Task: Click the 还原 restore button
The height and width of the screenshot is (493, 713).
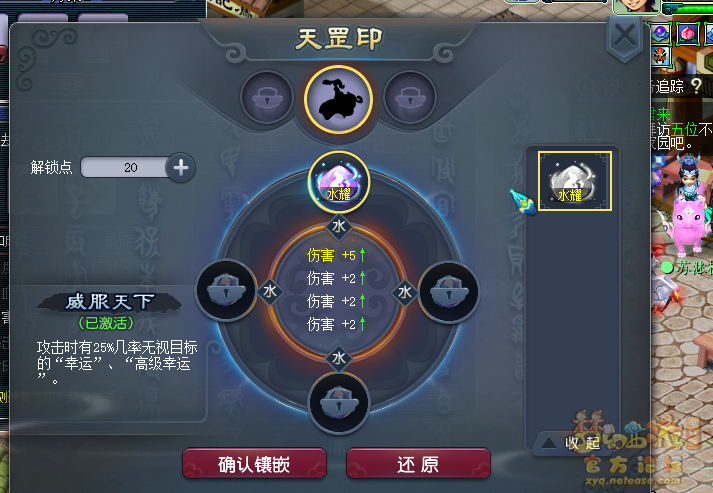Action: tap(418, 464)
